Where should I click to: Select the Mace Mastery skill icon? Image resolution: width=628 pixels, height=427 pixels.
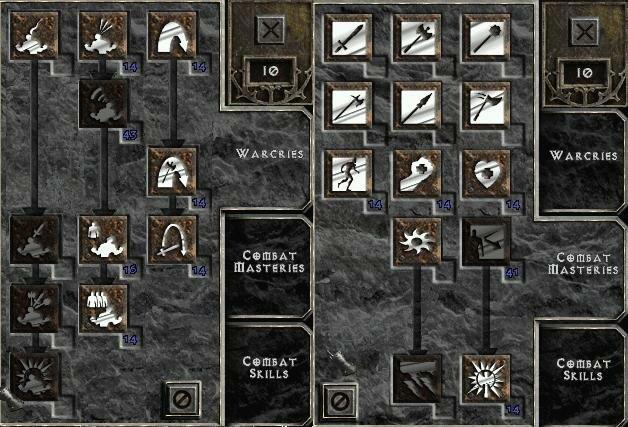(x=486, y=39)
